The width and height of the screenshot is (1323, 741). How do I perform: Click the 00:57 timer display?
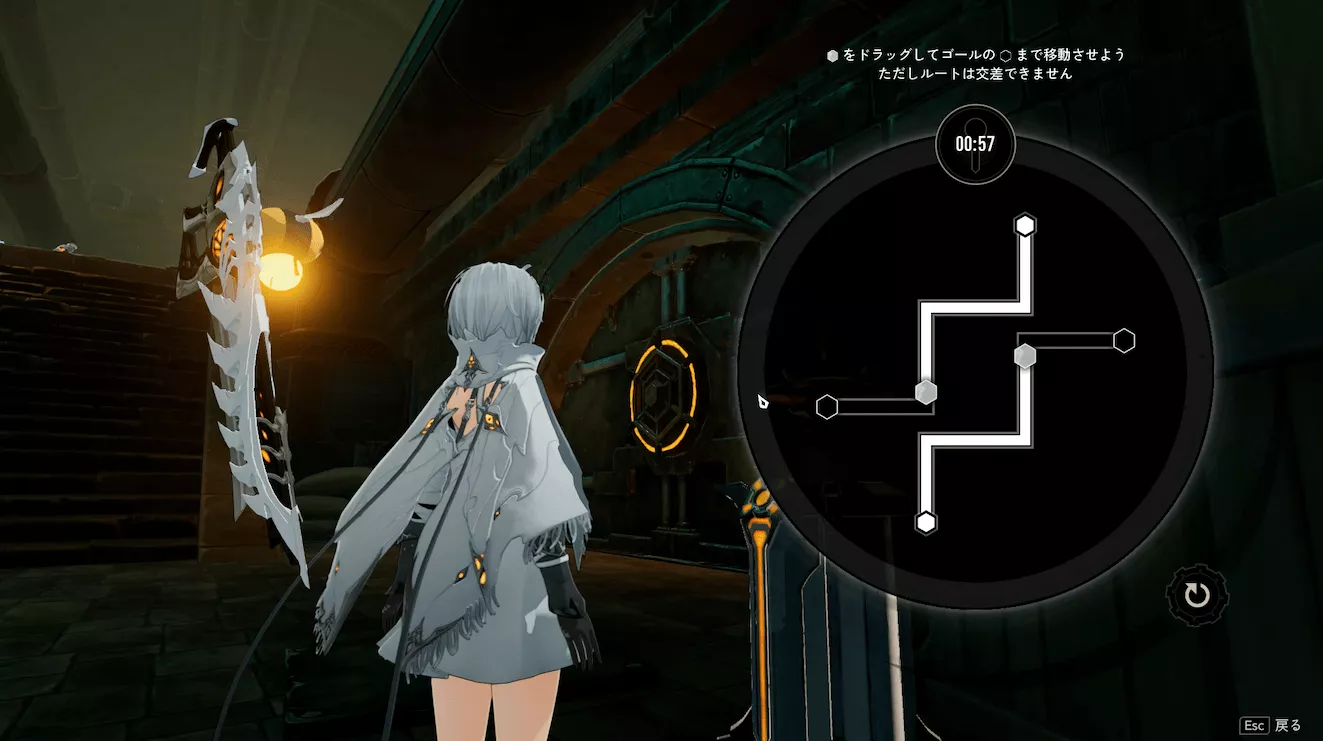point(975,145)
